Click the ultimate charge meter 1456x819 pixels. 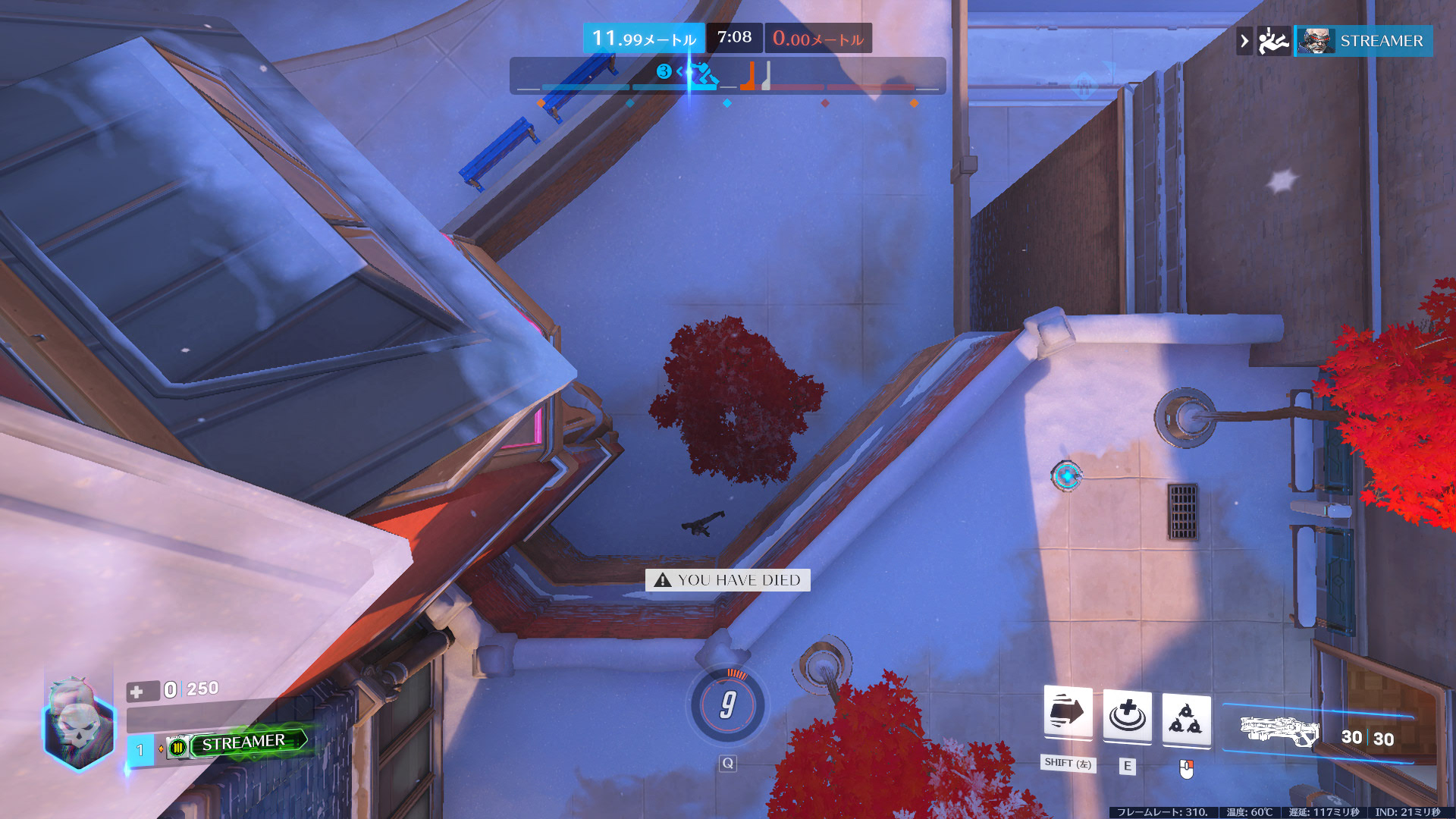click(x=727, y=705)
